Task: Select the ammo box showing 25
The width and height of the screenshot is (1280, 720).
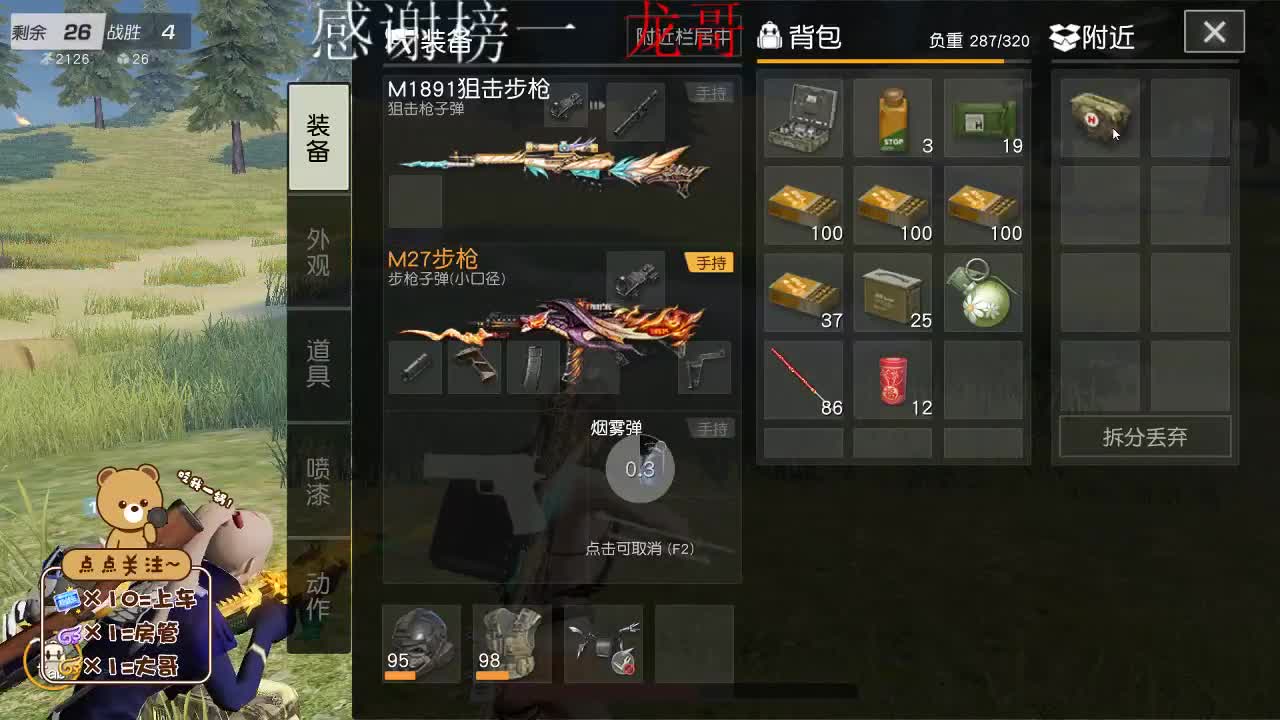Action: [892, 291]
